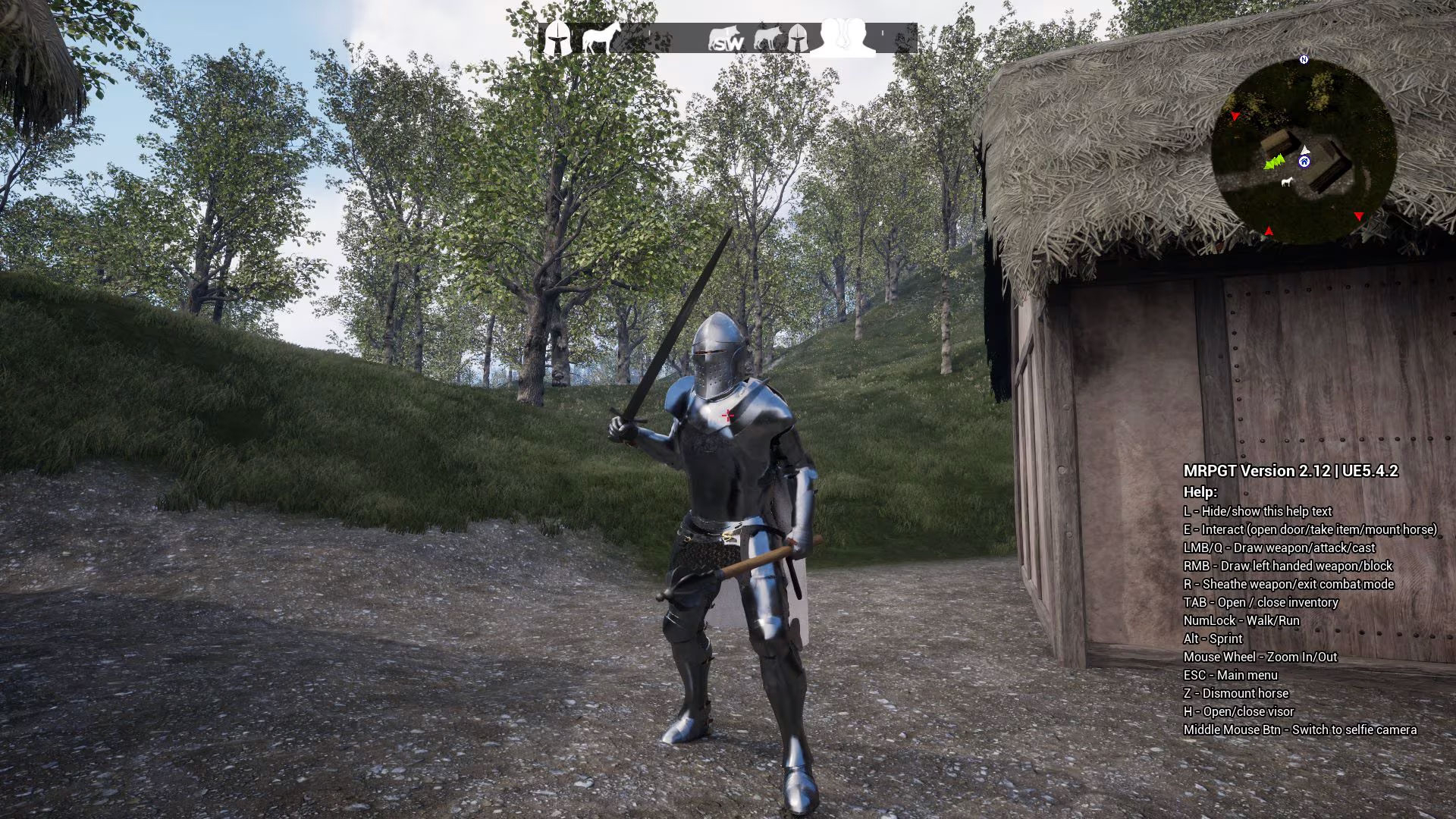Select the rightmost helmet icon in the top bar
This screenshot has width=1456, height=819.
click(x=799, y=37)
